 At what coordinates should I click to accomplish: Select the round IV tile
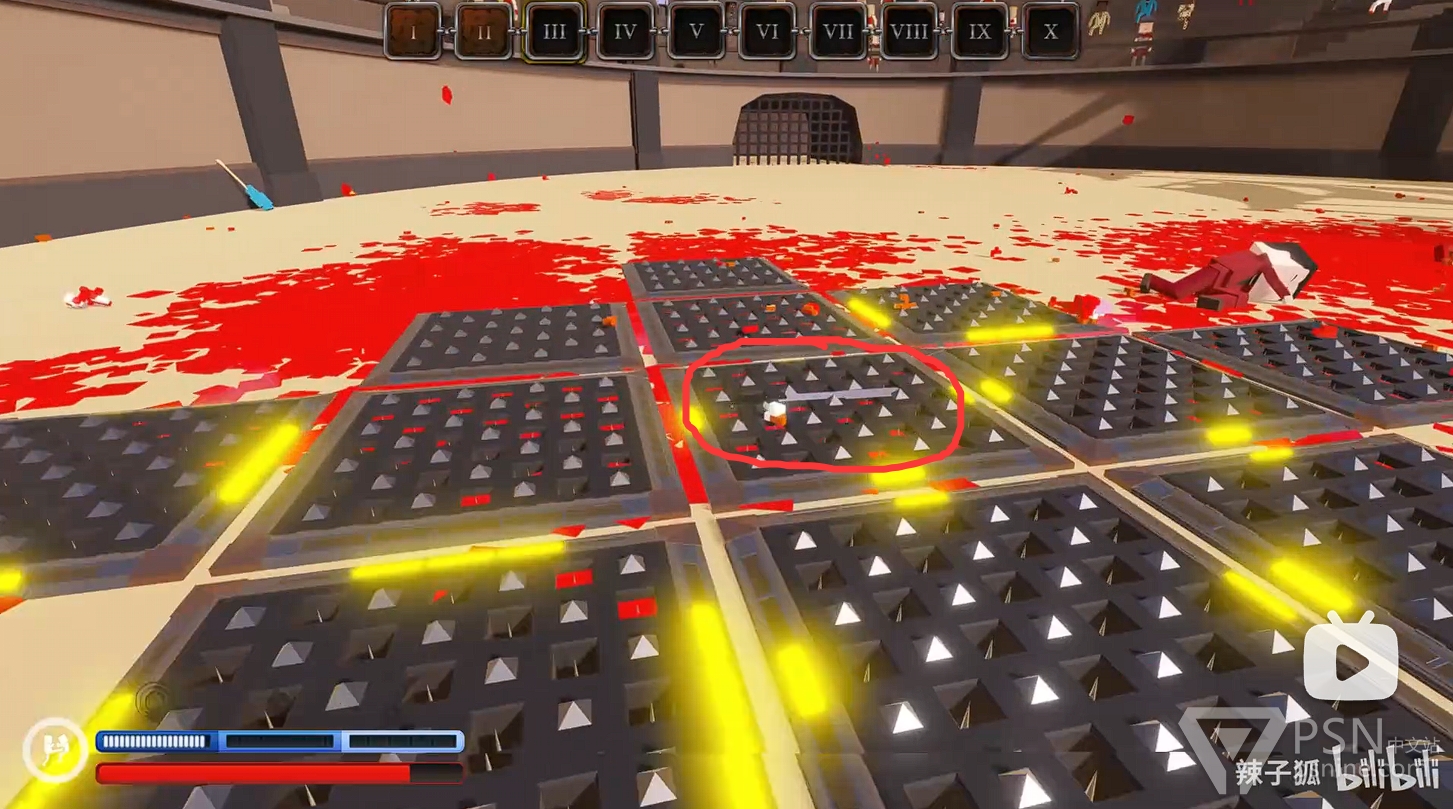click(x=626, y=31)
